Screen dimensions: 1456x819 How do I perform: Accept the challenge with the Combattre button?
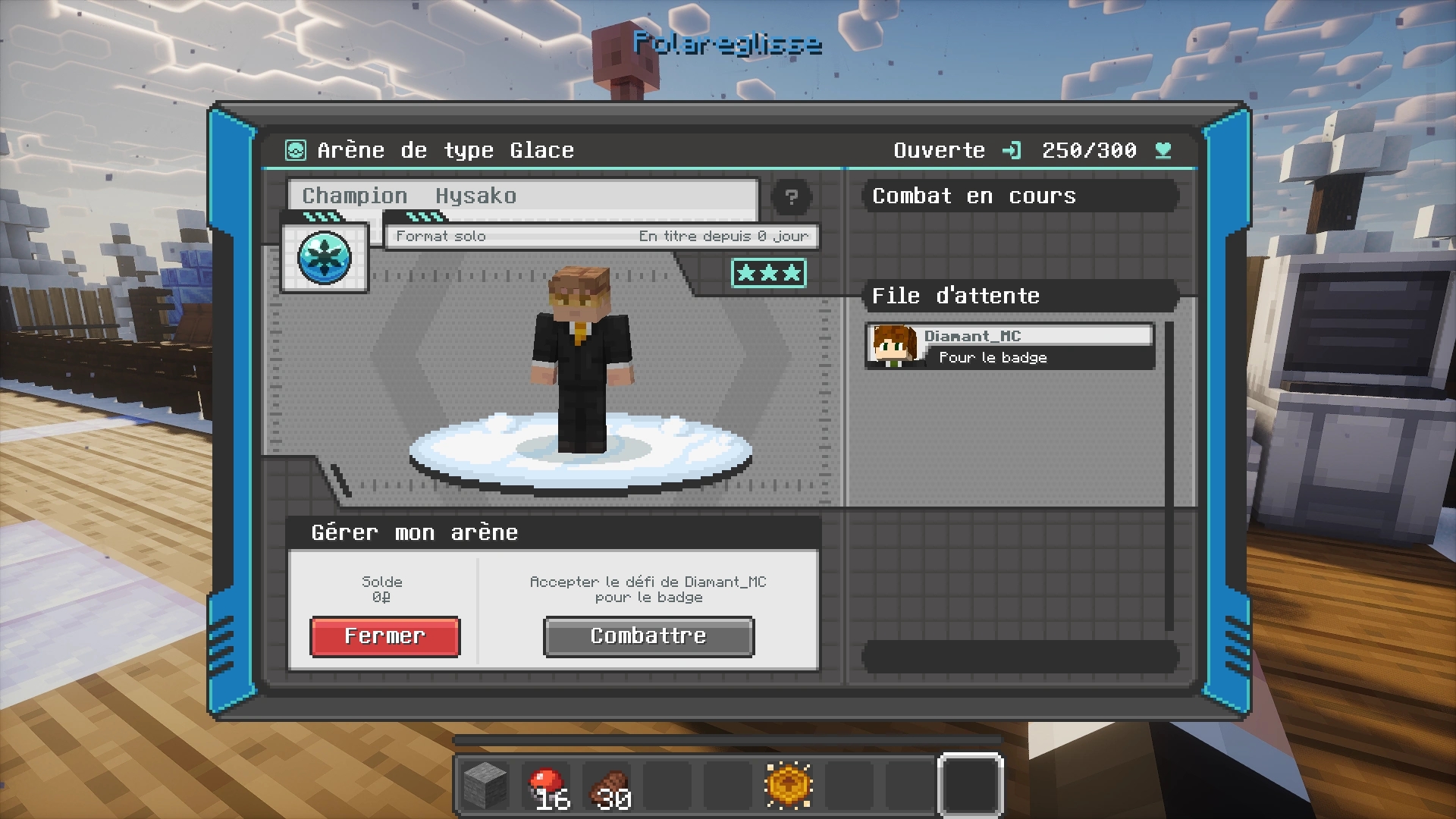(648, 636)
